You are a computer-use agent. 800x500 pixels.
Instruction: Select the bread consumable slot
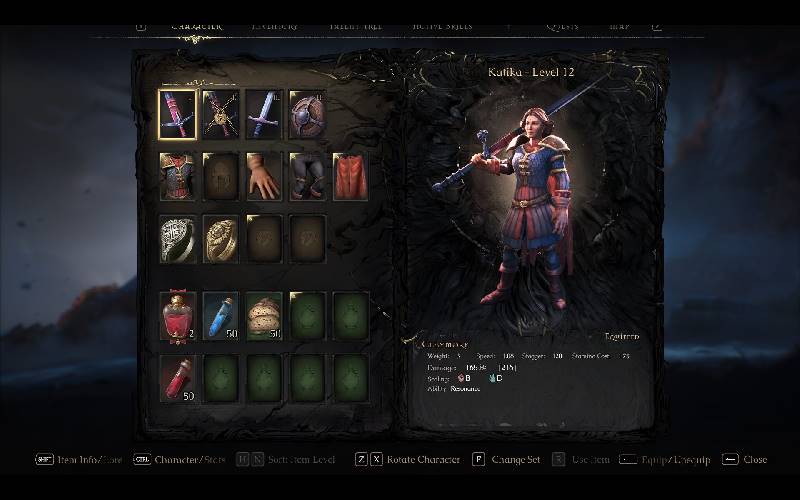[264, 315]
